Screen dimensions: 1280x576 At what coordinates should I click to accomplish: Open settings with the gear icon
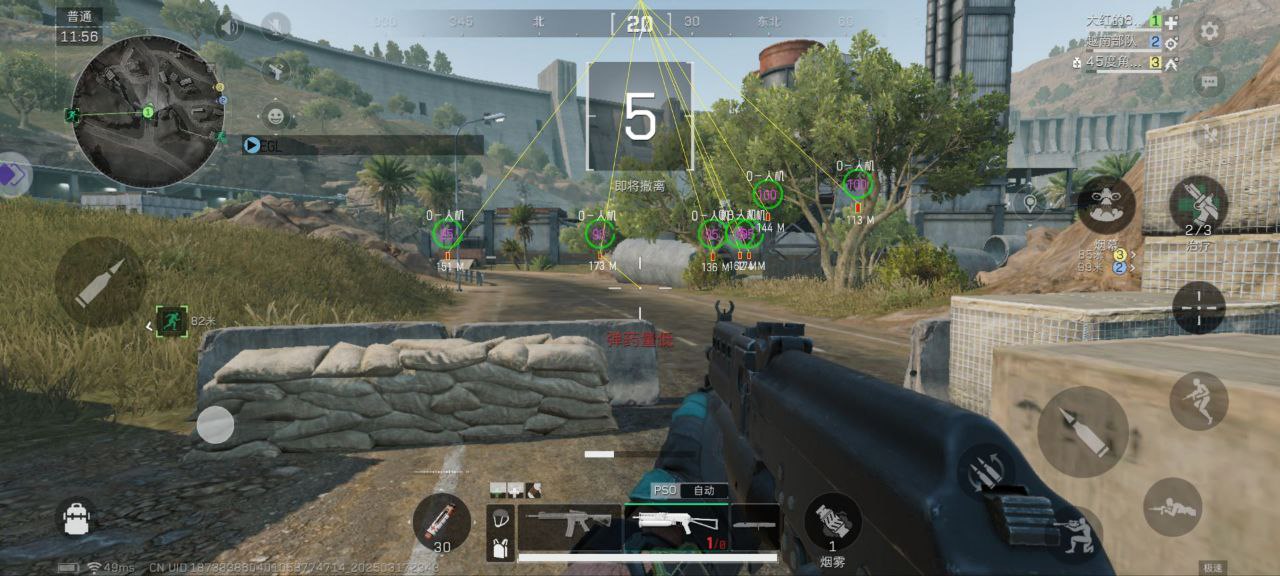[x=1210, y=30]
